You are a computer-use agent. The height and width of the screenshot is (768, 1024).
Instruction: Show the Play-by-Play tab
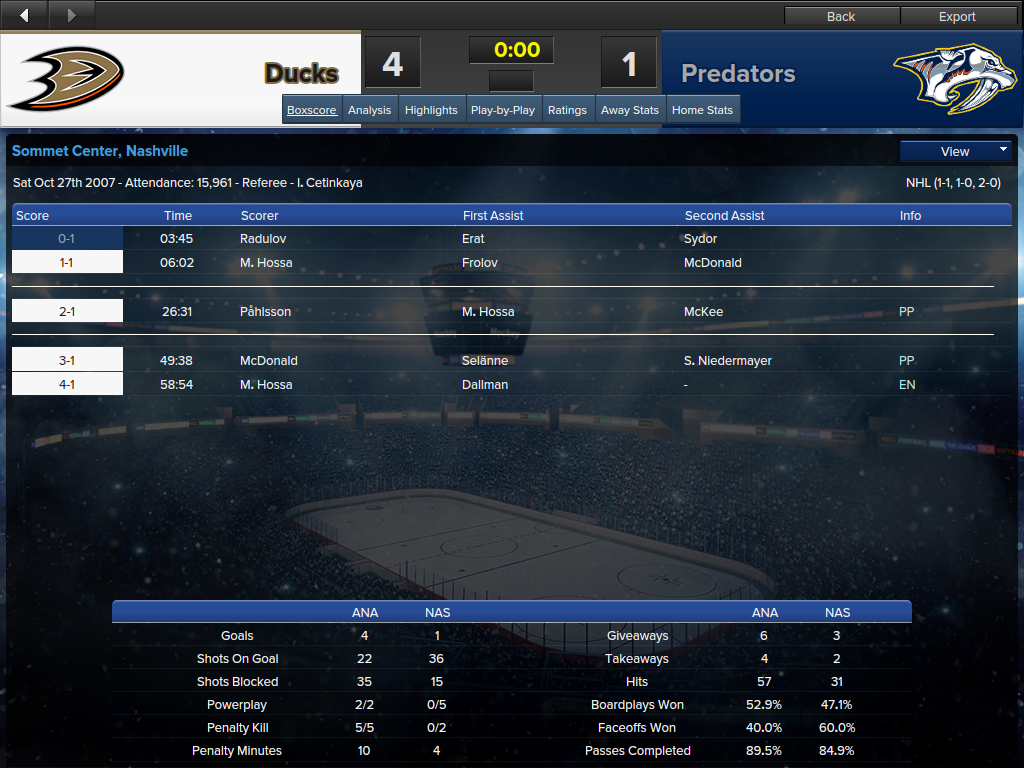pyautogui.click(x=503, y=110)
